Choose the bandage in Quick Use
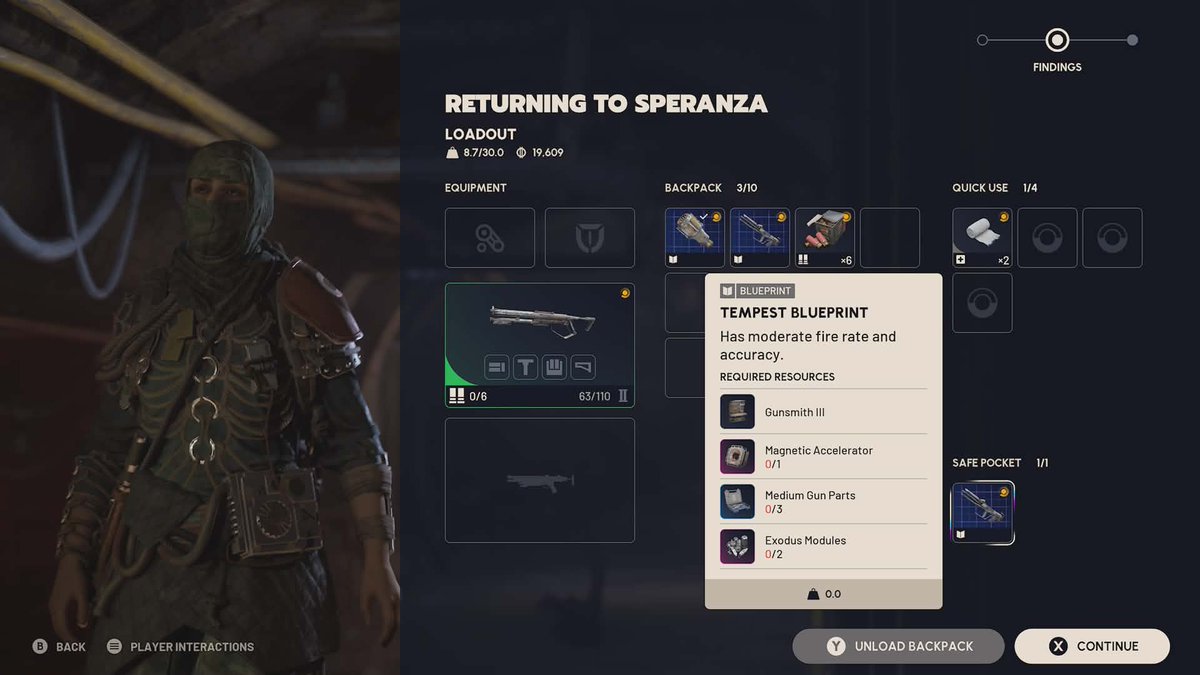The width and height of the screenshot is (1200, 675). pos(982,238)
